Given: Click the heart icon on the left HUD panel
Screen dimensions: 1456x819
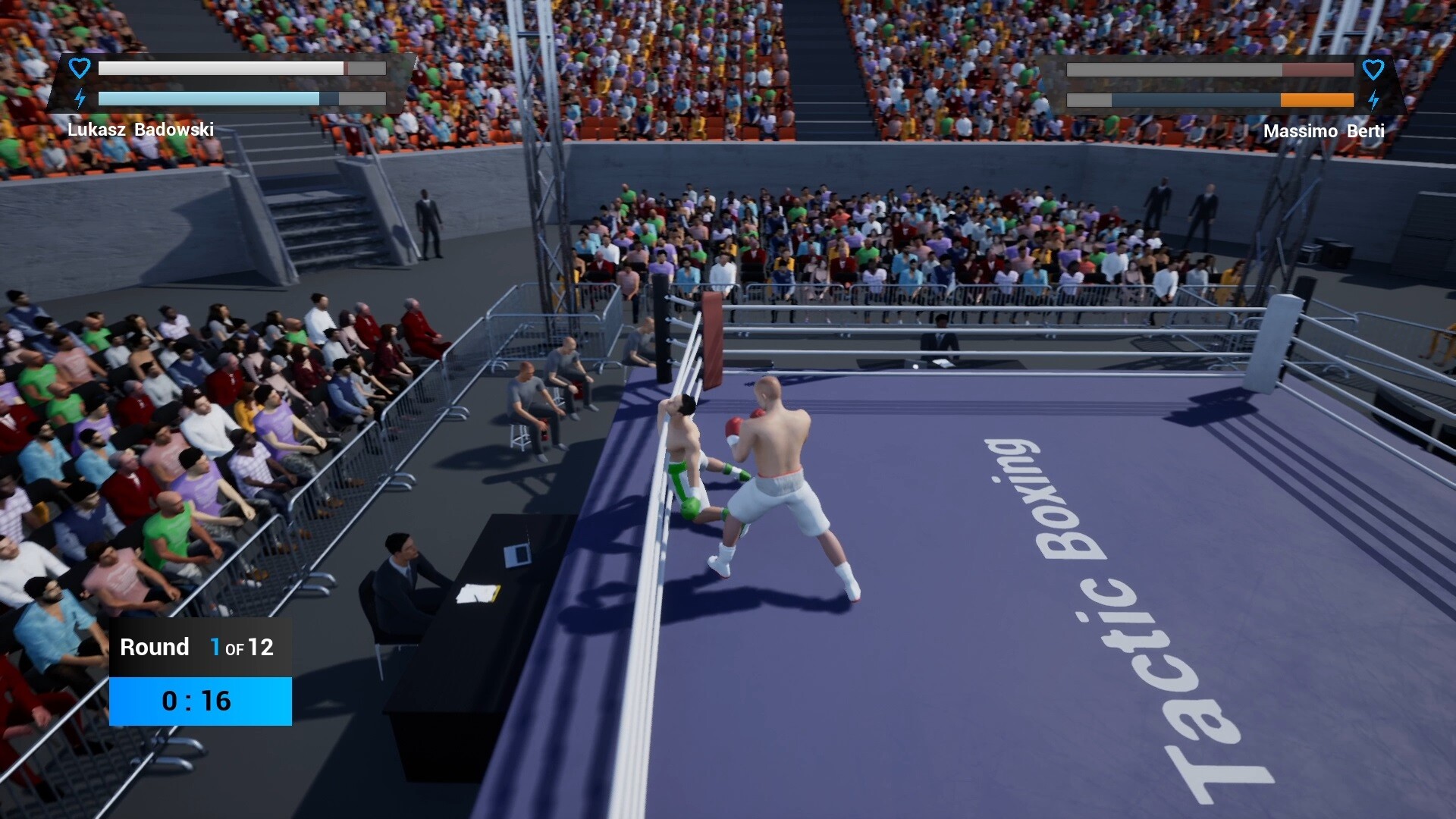Looking at the screenshot, I should (x=78, y=68).
